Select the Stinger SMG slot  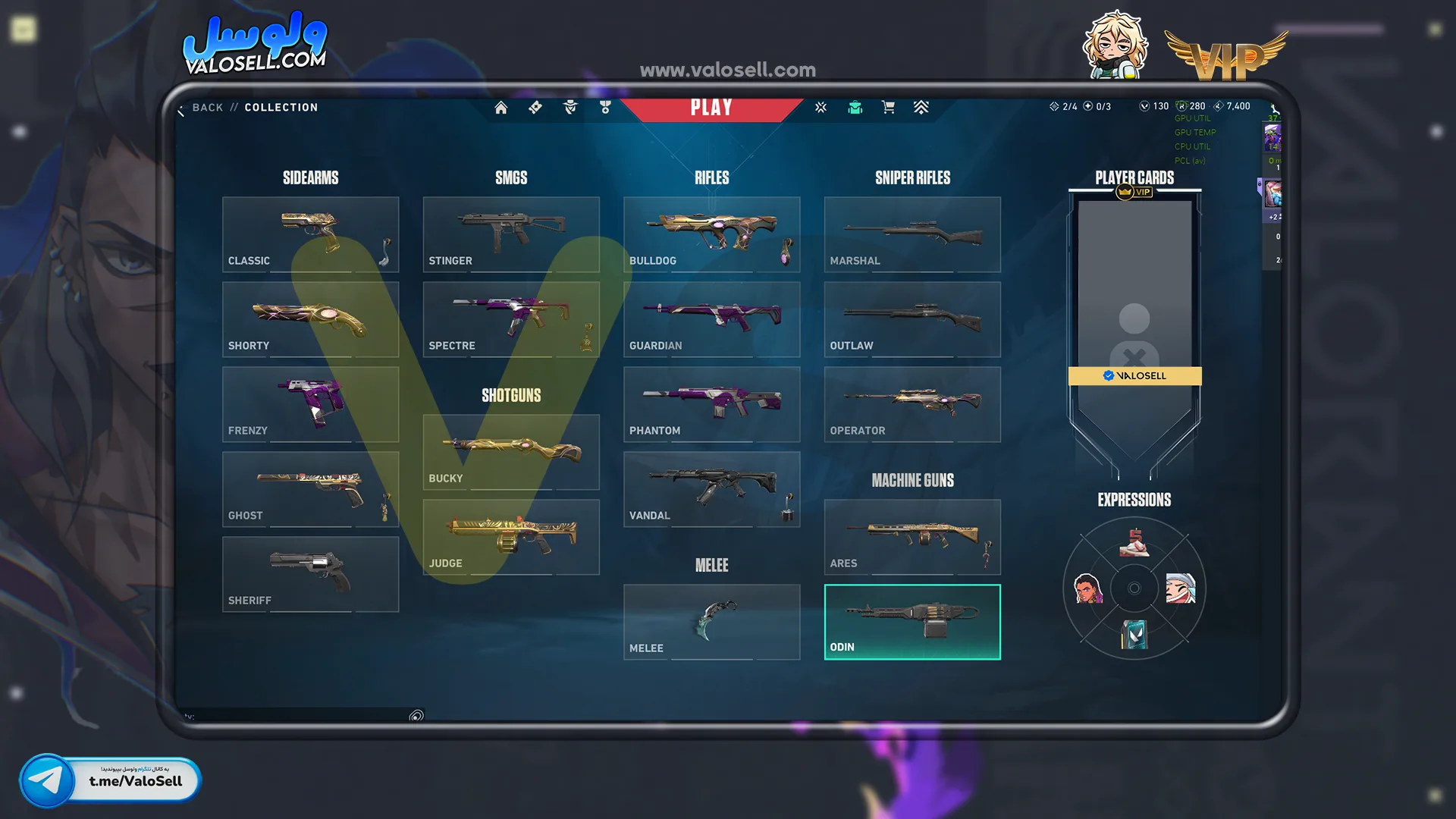coord(510,234)
